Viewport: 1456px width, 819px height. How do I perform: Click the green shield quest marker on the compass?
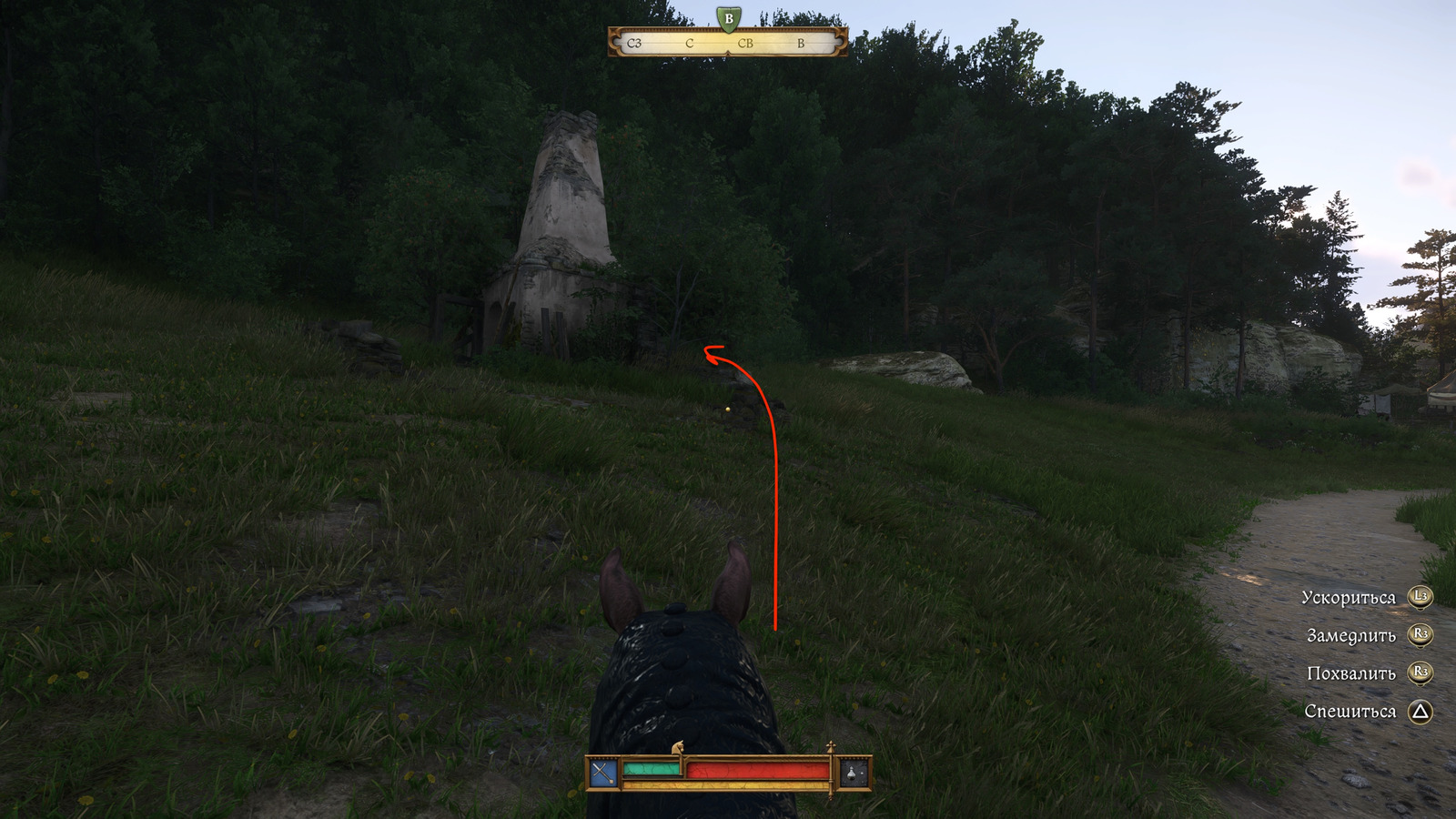(728, 18)
